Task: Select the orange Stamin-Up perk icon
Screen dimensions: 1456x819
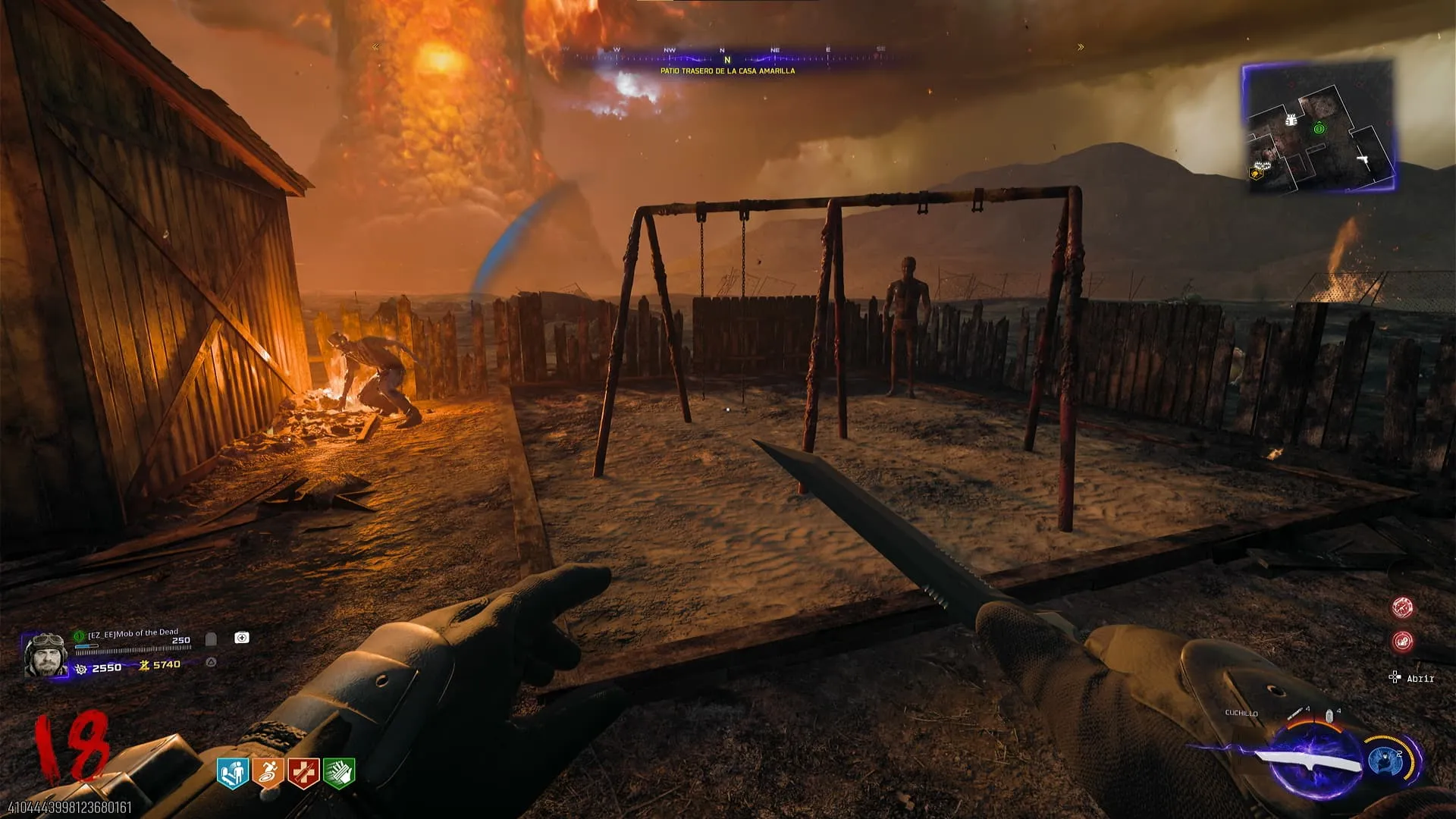Action: tap(268, 773)
